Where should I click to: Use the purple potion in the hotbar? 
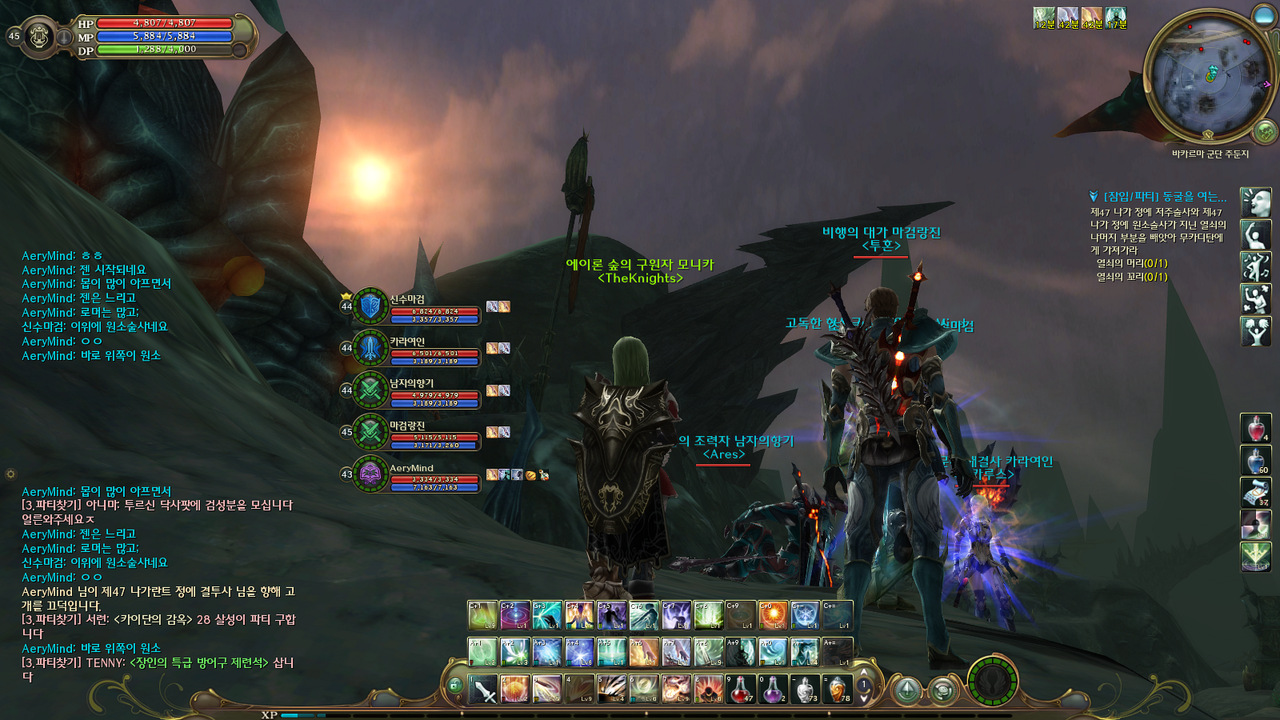coord(773,688)
